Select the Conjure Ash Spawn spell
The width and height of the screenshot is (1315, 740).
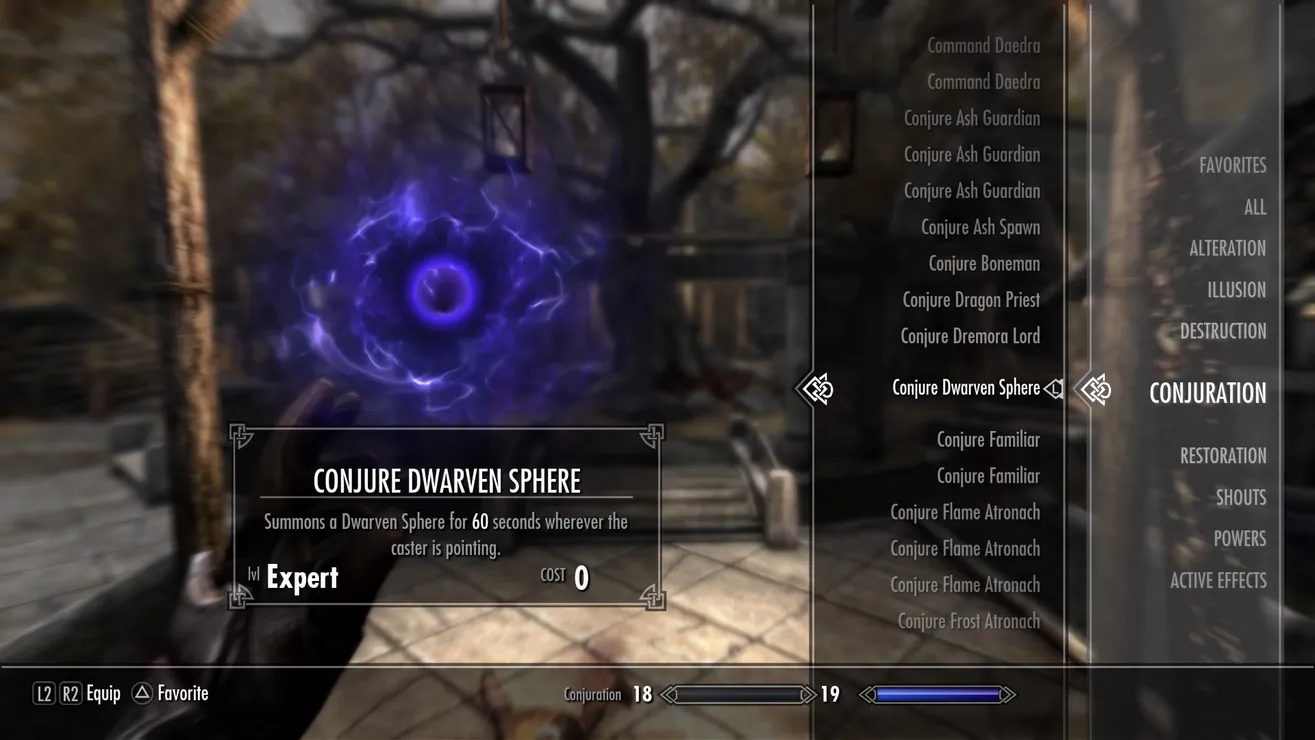(980, 228)
